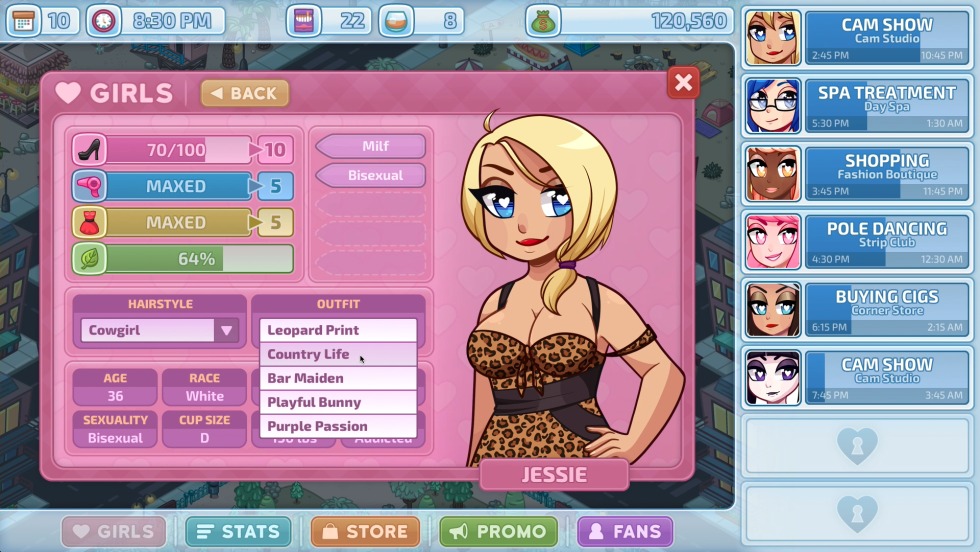Go back using the Back button
This screenshot has height=552, width=980.
(x=245, y=93)
